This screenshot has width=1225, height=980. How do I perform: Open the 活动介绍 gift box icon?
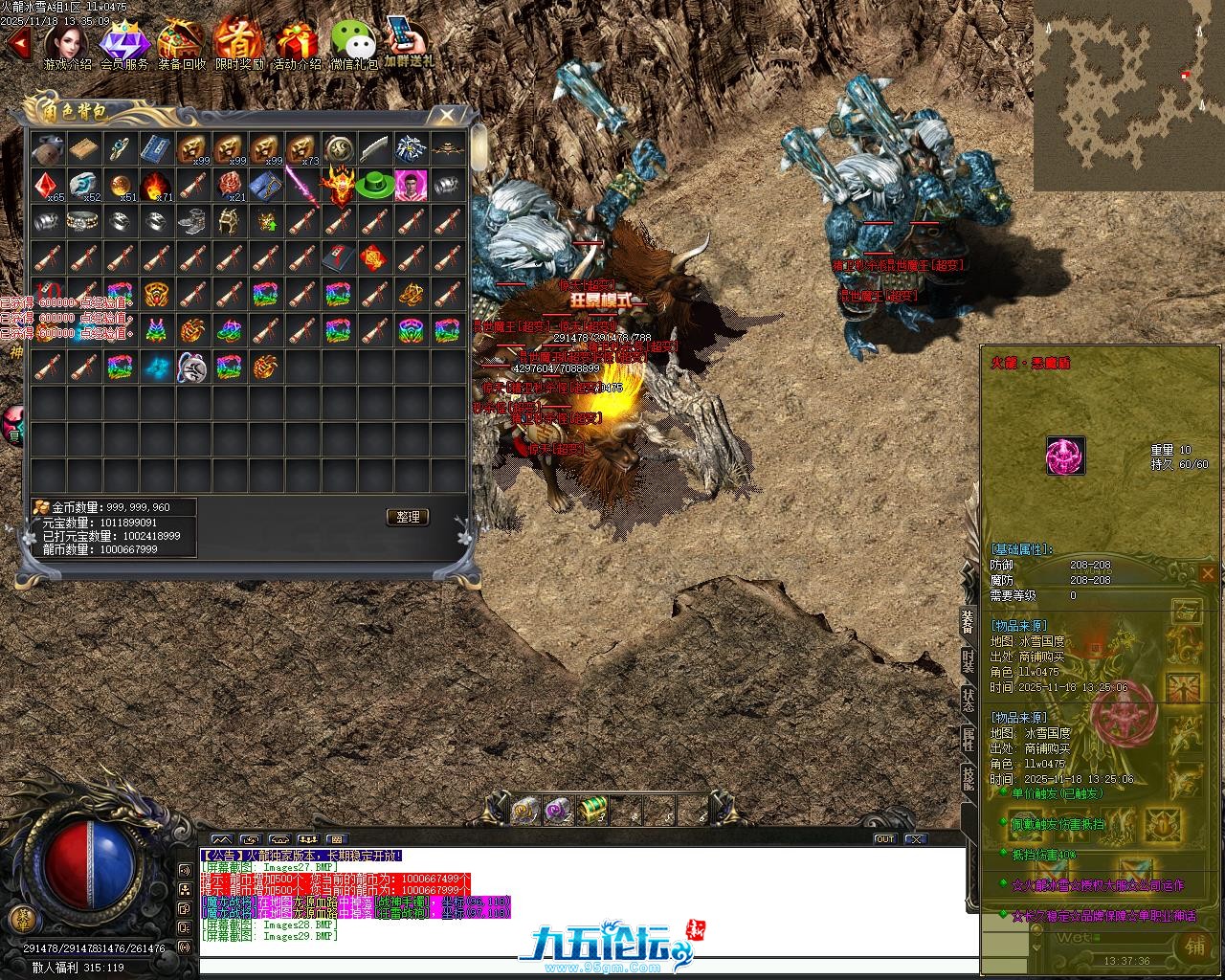(297, 44)
